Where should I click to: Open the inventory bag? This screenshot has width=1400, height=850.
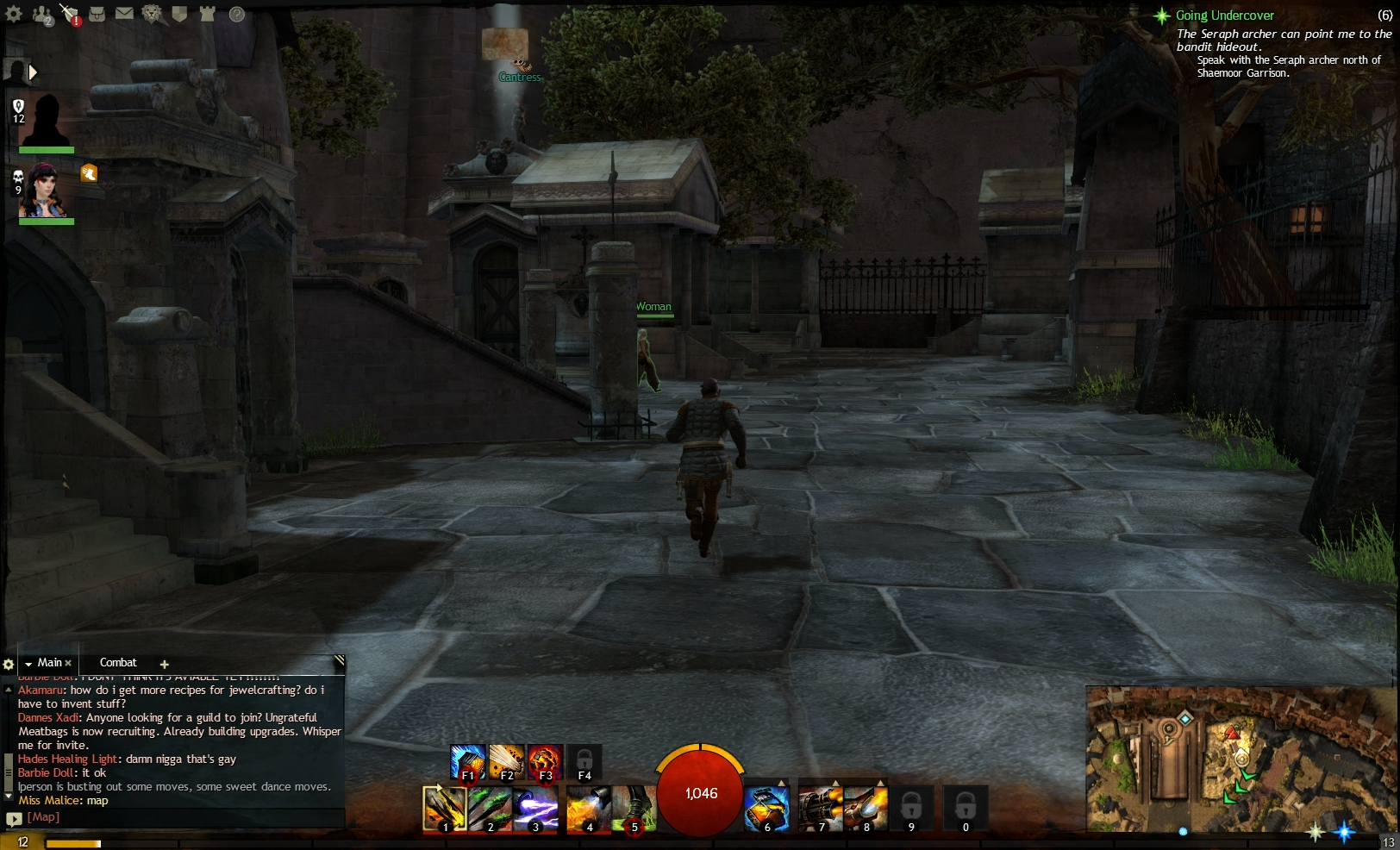(x=97, y=13)
